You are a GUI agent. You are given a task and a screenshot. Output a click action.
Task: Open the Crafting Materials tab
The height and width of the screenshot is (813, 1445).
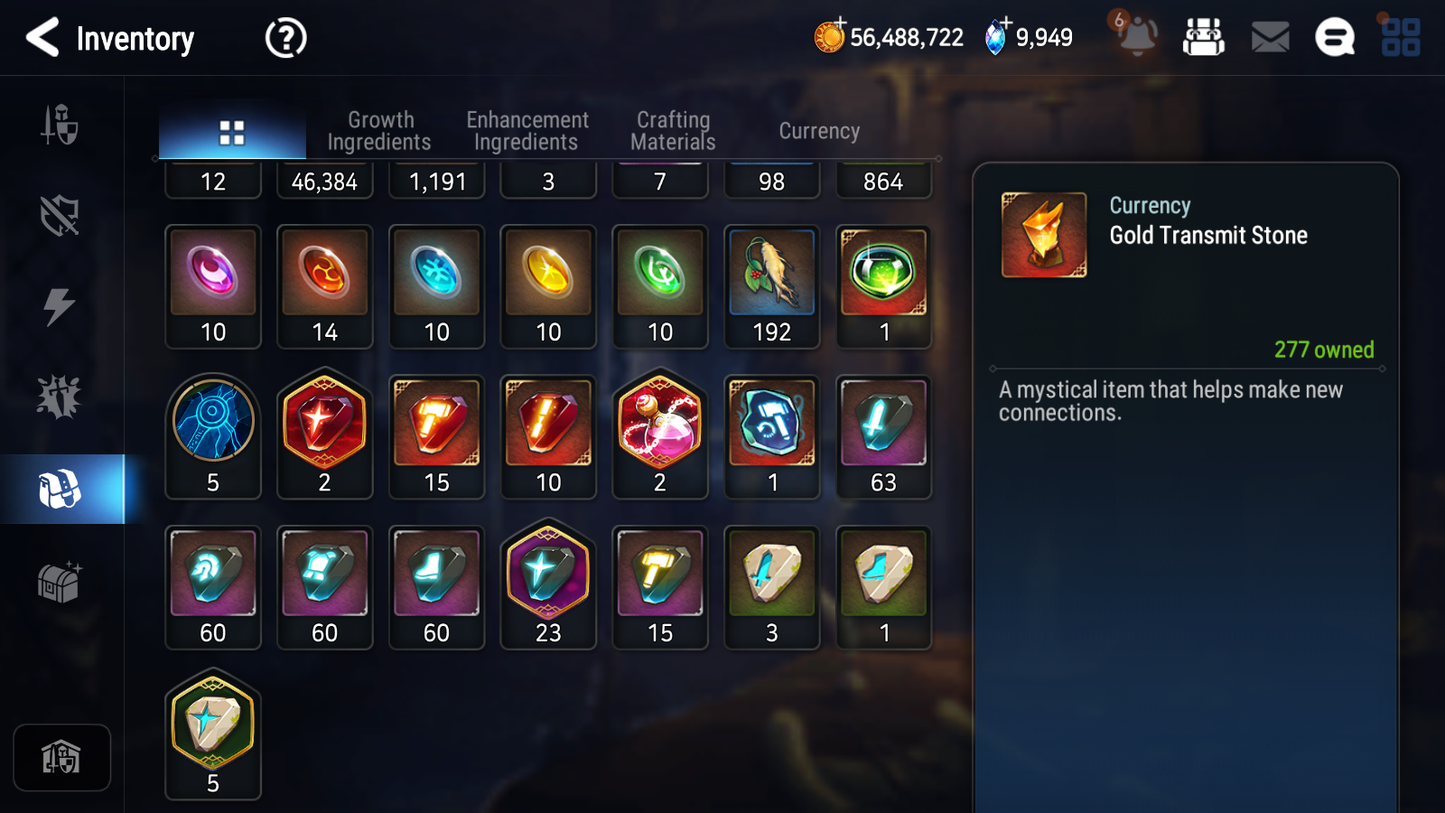click(672, 130)
